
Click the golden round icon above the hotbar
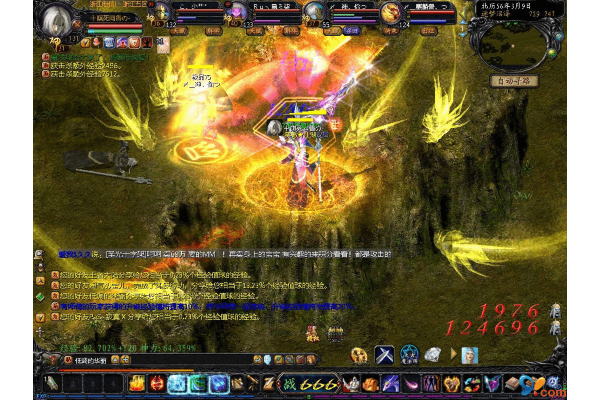coord(359,354)
